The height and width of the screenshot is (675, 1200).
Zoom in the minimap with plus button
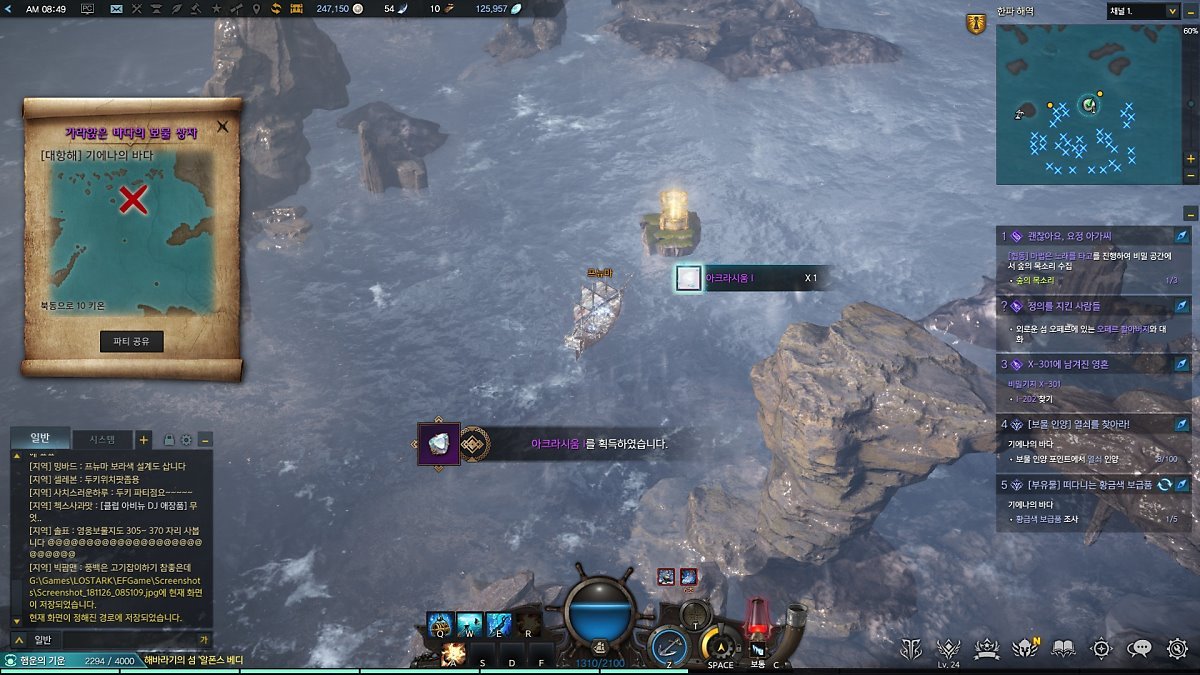coord(1190,159)
